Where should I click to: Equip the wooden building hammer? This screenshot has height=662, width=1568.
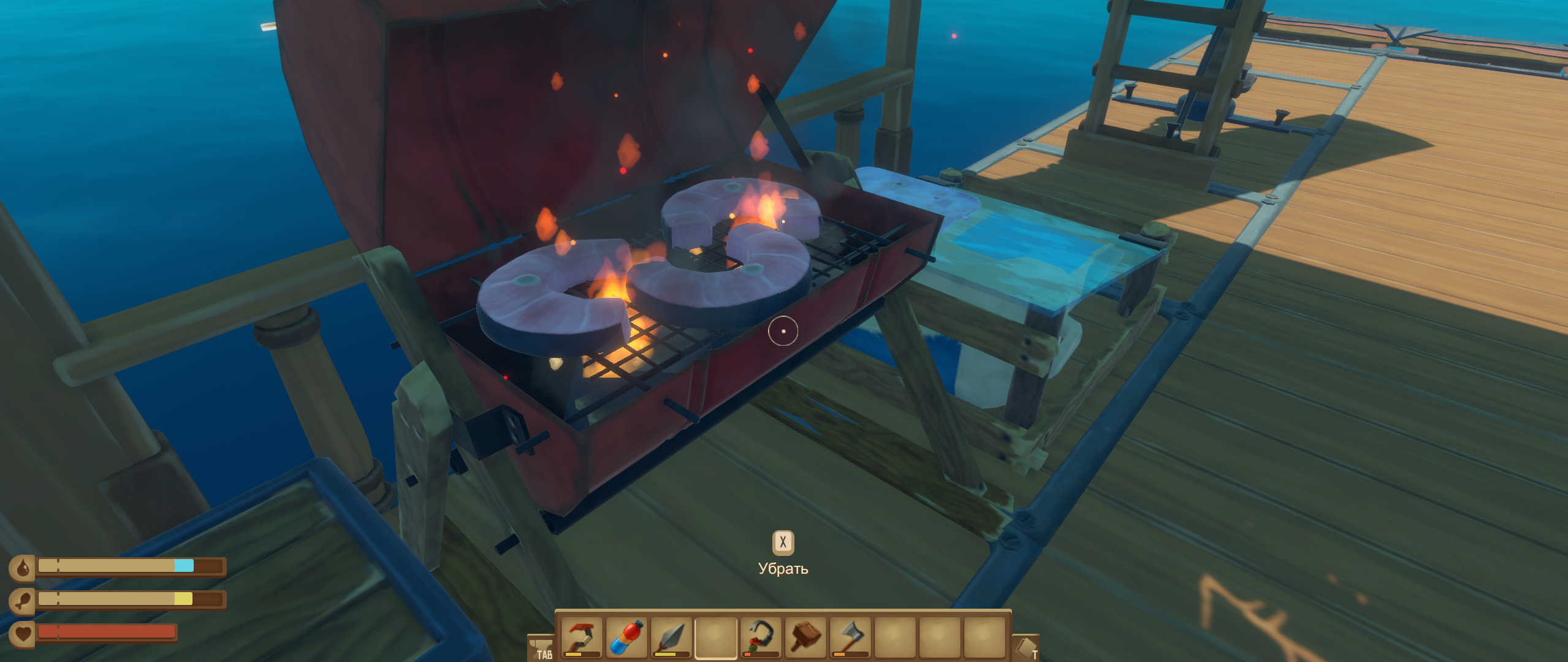coord(805,637)
